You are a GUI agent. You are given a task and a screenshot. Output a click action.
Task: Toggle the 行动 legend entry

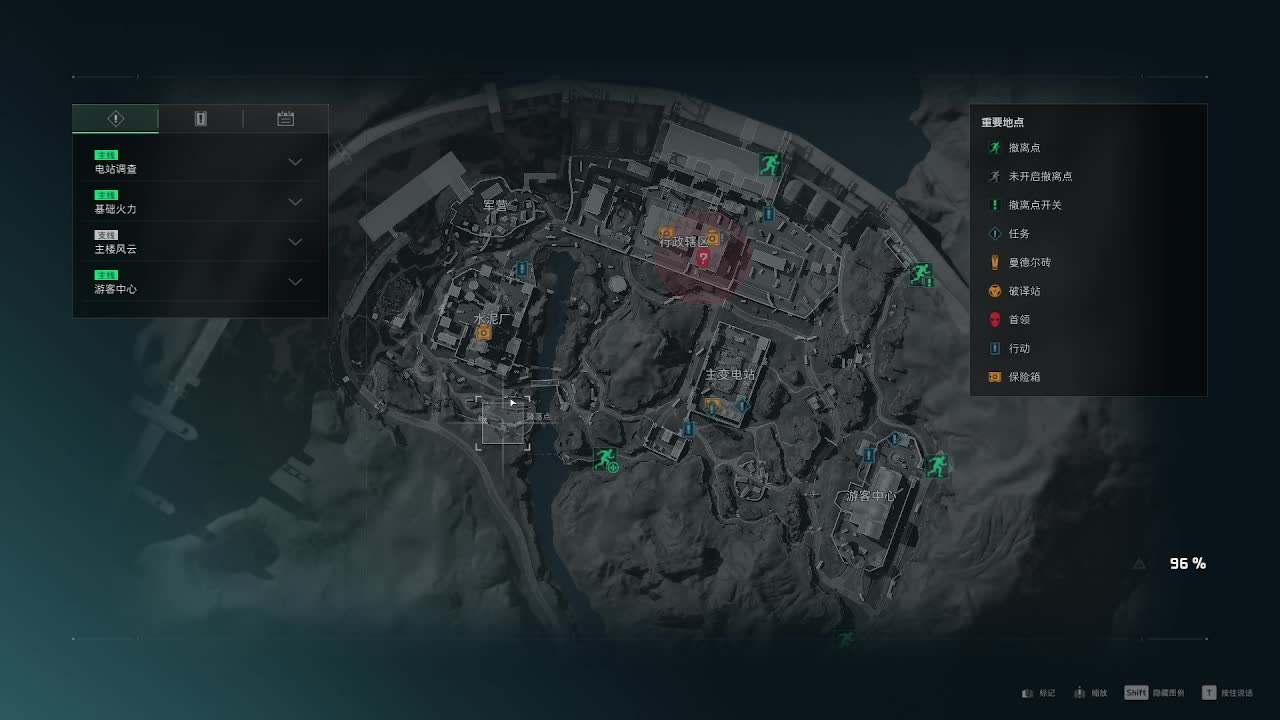(x=1018, y=349)
